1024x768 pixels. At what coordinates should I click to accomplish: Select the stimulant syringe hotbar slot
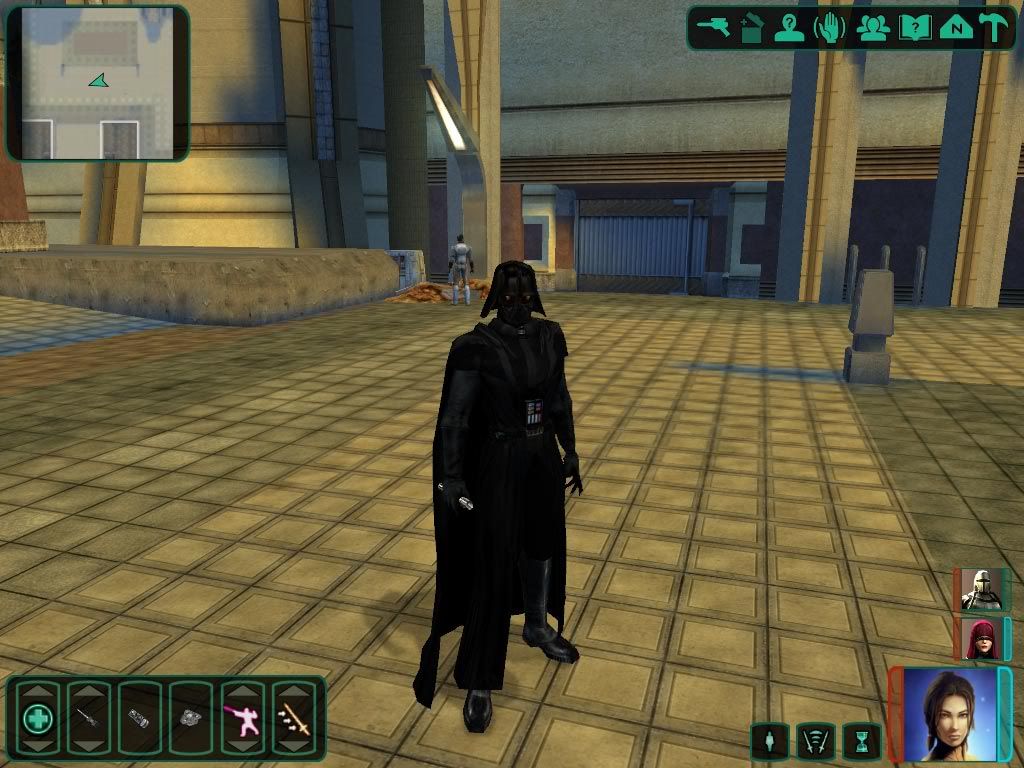[89, 717]
